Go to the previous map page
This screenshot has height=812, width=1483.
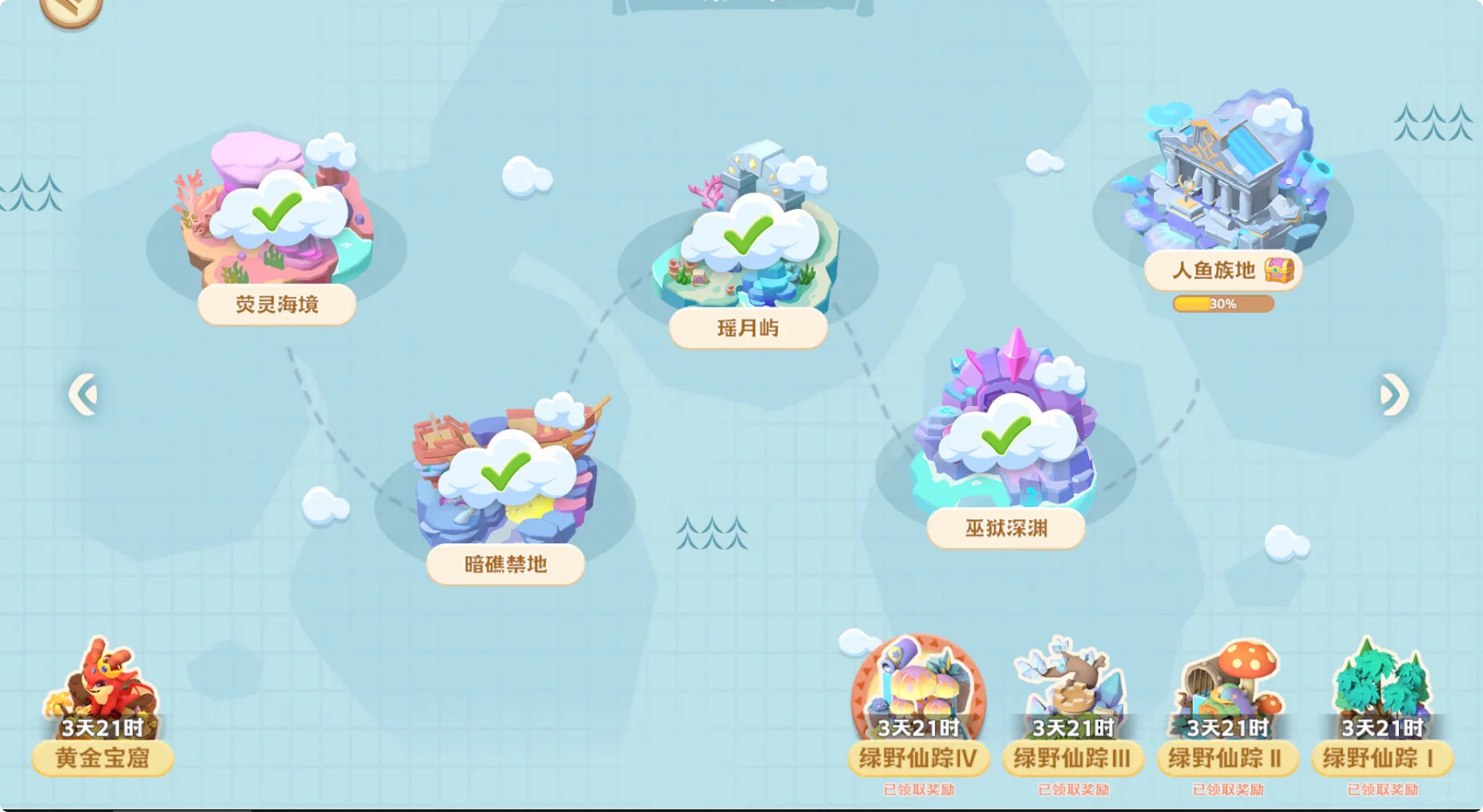(83, 395)
